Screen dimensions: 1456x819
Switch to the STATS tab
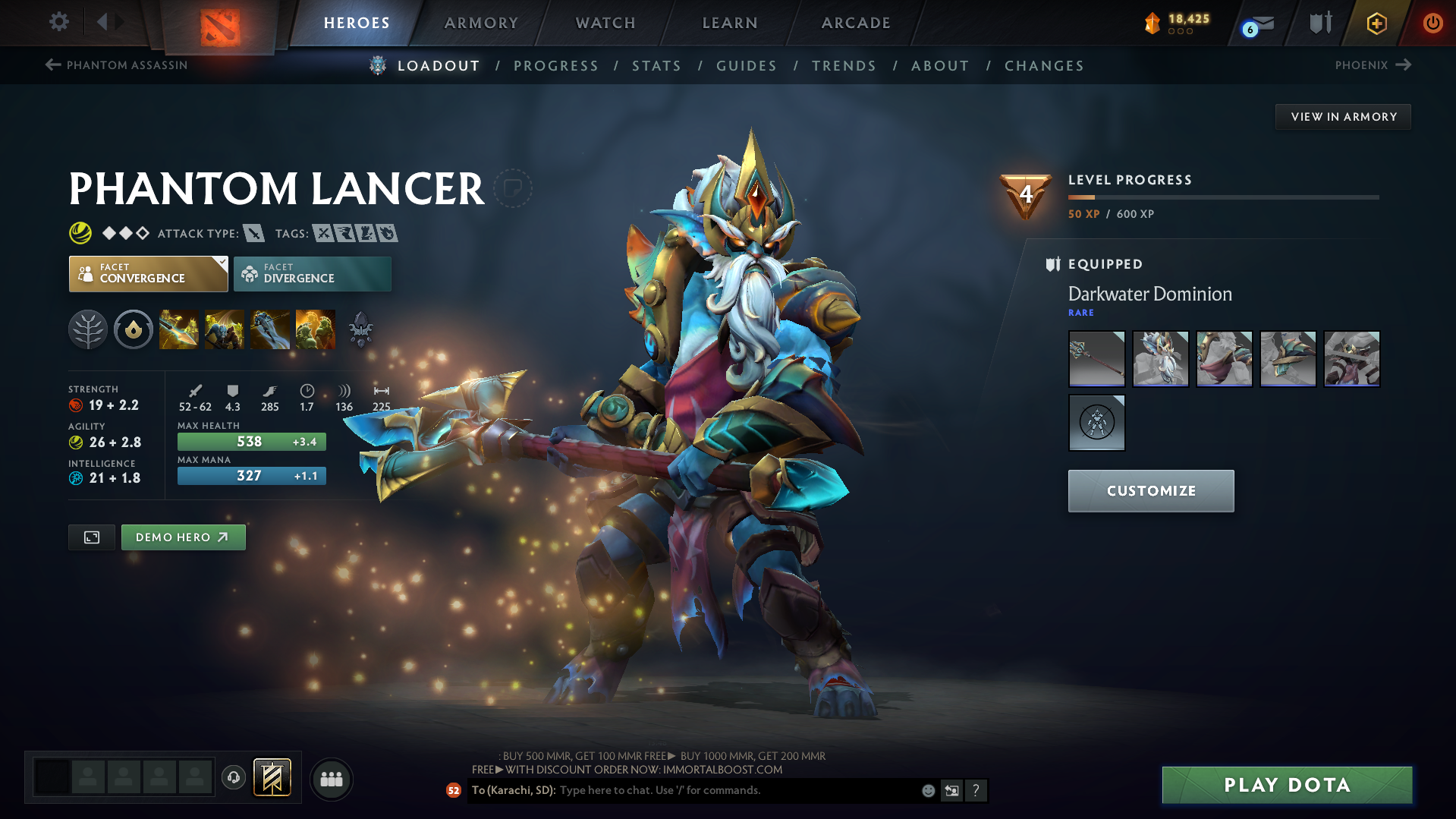pos(656,66)
